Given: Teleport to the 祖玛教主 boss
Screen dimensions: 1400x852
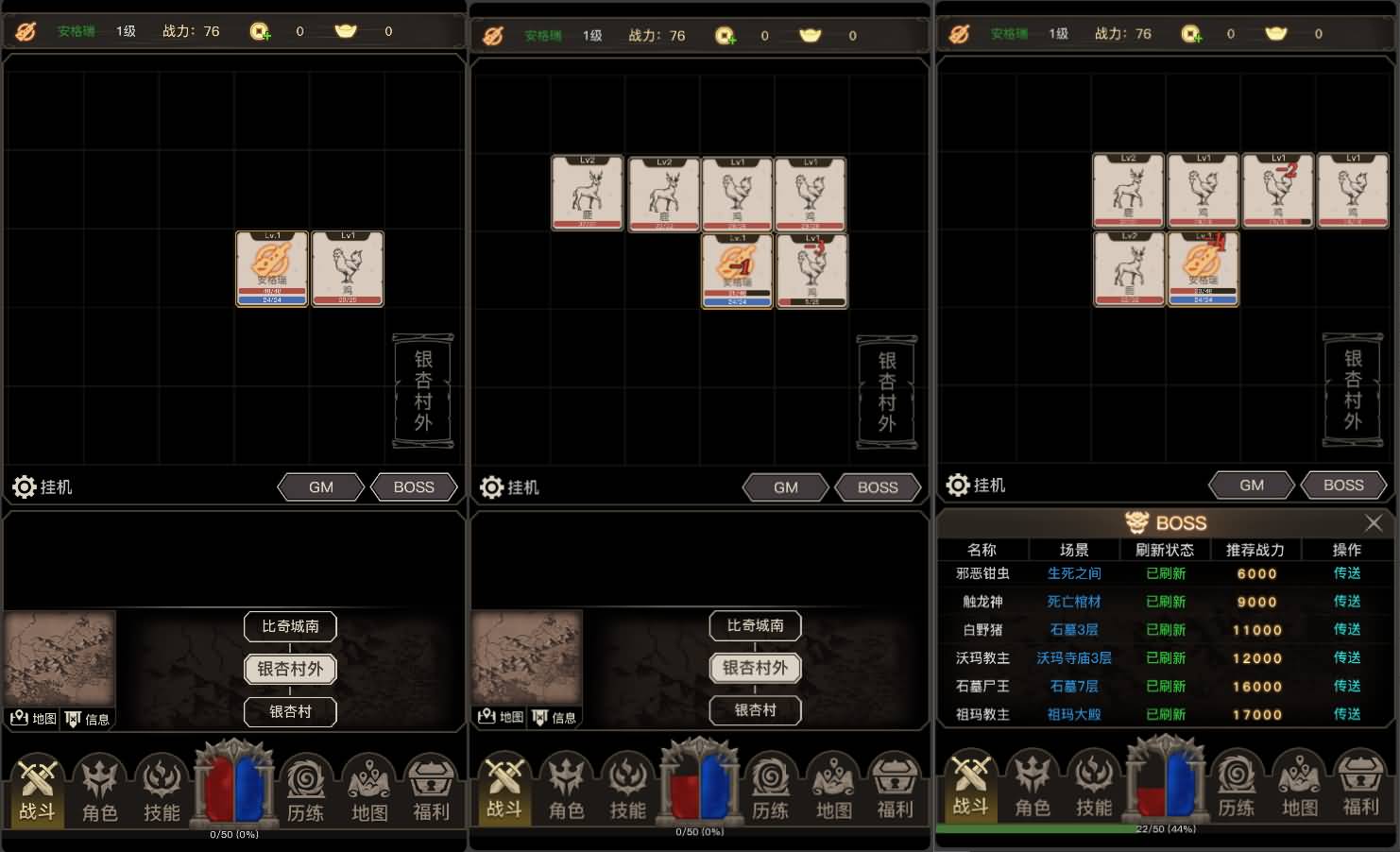Looking at the screenshot, I should click(x=1346, y=715).
